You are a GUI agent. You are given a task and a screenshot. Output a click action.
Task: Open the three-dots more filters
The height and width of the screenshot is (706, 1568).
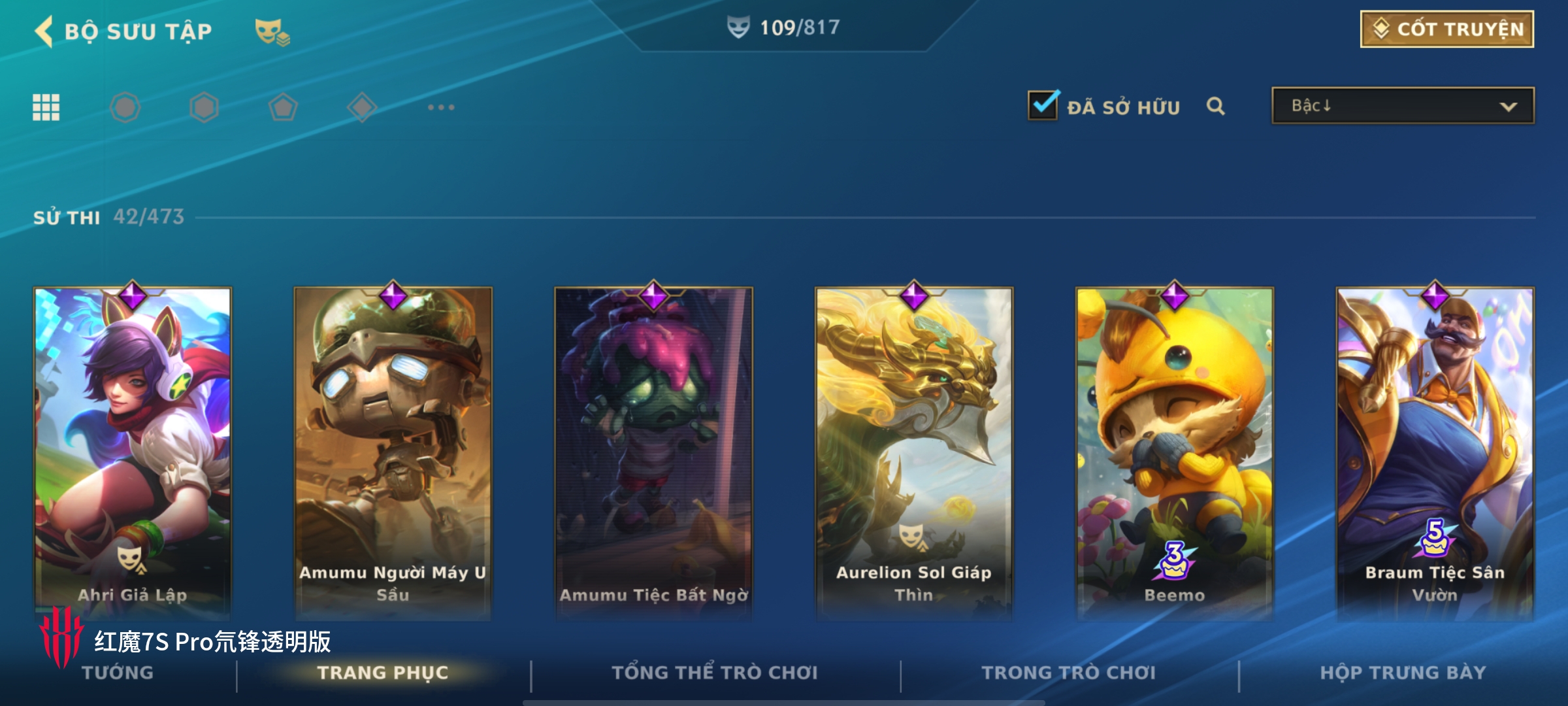[441, 107]
